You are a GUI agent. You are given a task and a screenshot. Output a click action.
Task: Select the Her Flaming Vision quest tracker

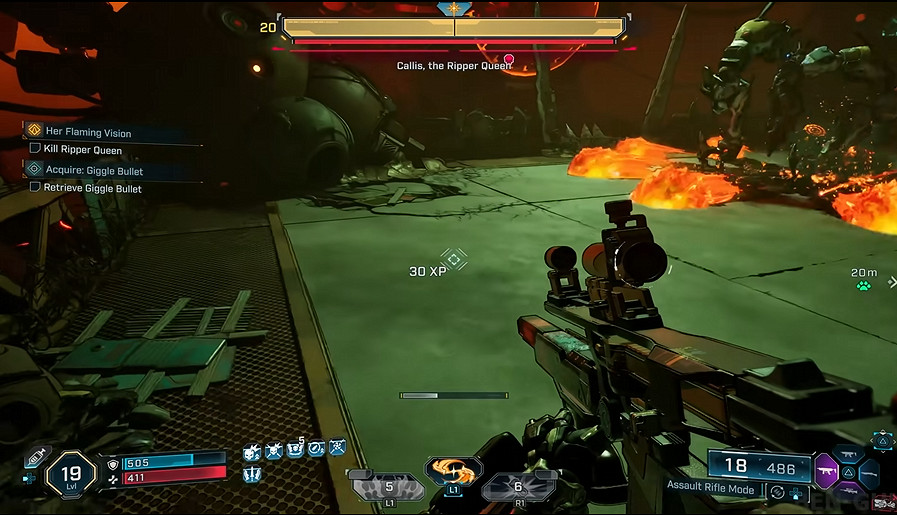88,132
